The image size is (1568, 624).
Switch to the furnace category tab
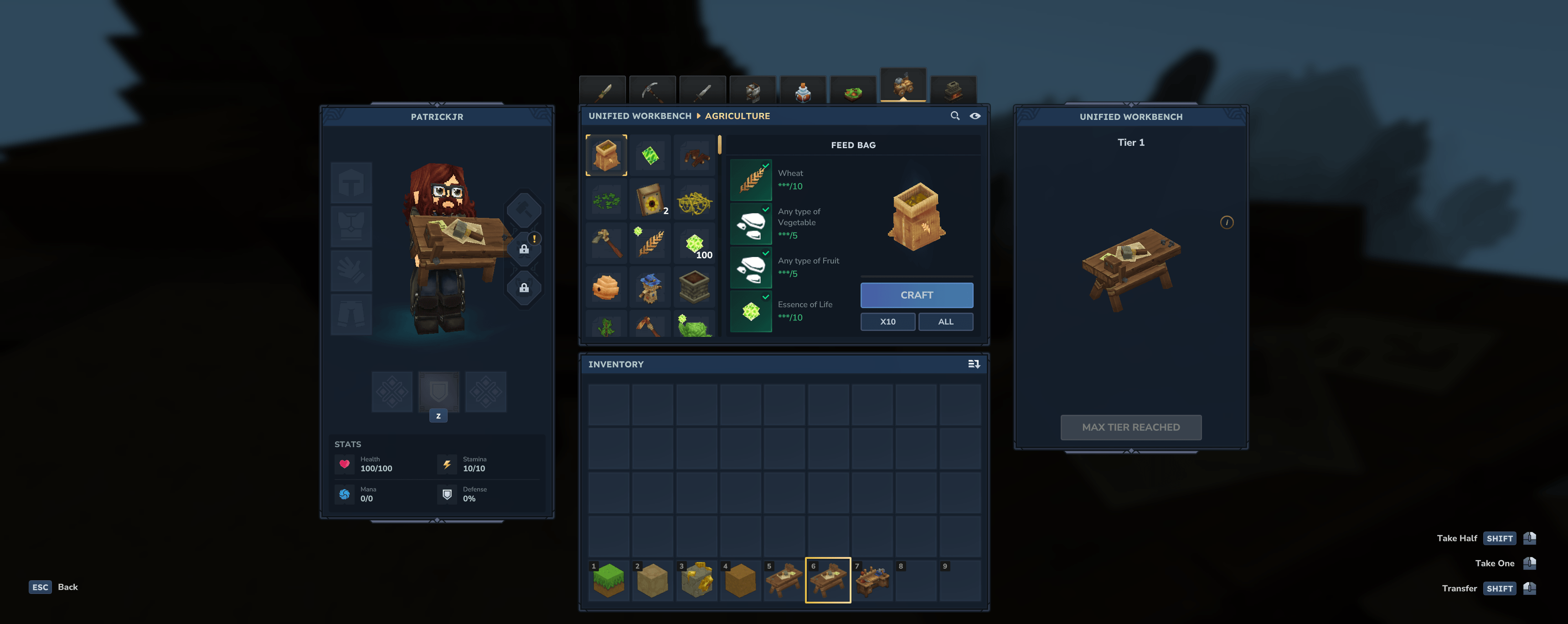click(x=953, y=91)
